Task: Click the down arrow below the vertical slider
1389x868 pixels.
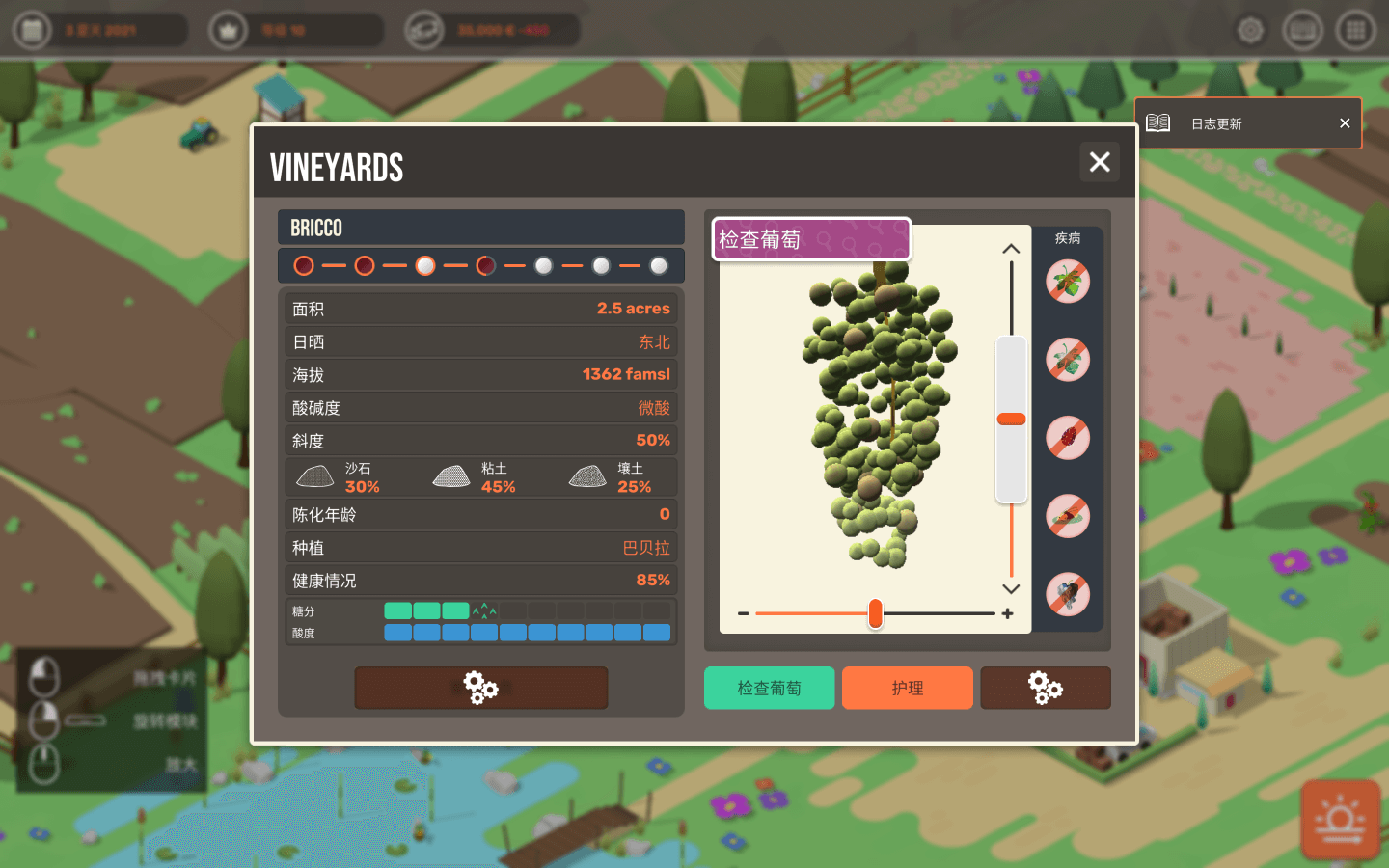Action: point(1011,588)
